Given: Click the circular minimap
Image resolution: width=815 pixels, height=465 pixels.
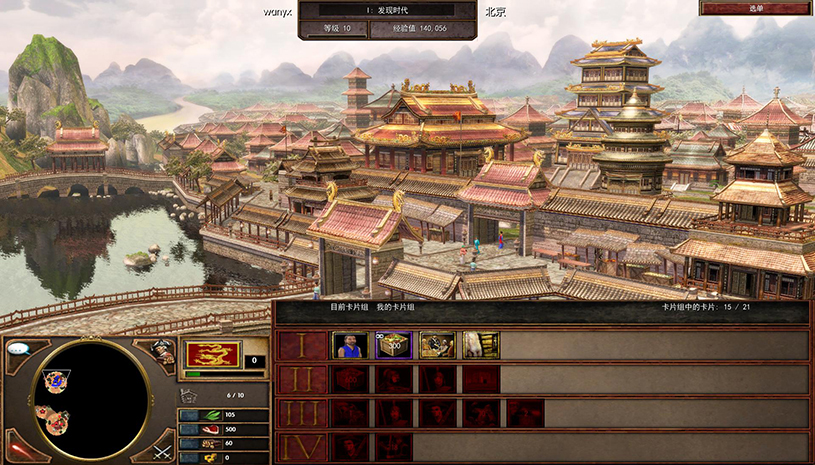Looking at the screenshot, I should point(92,396).
